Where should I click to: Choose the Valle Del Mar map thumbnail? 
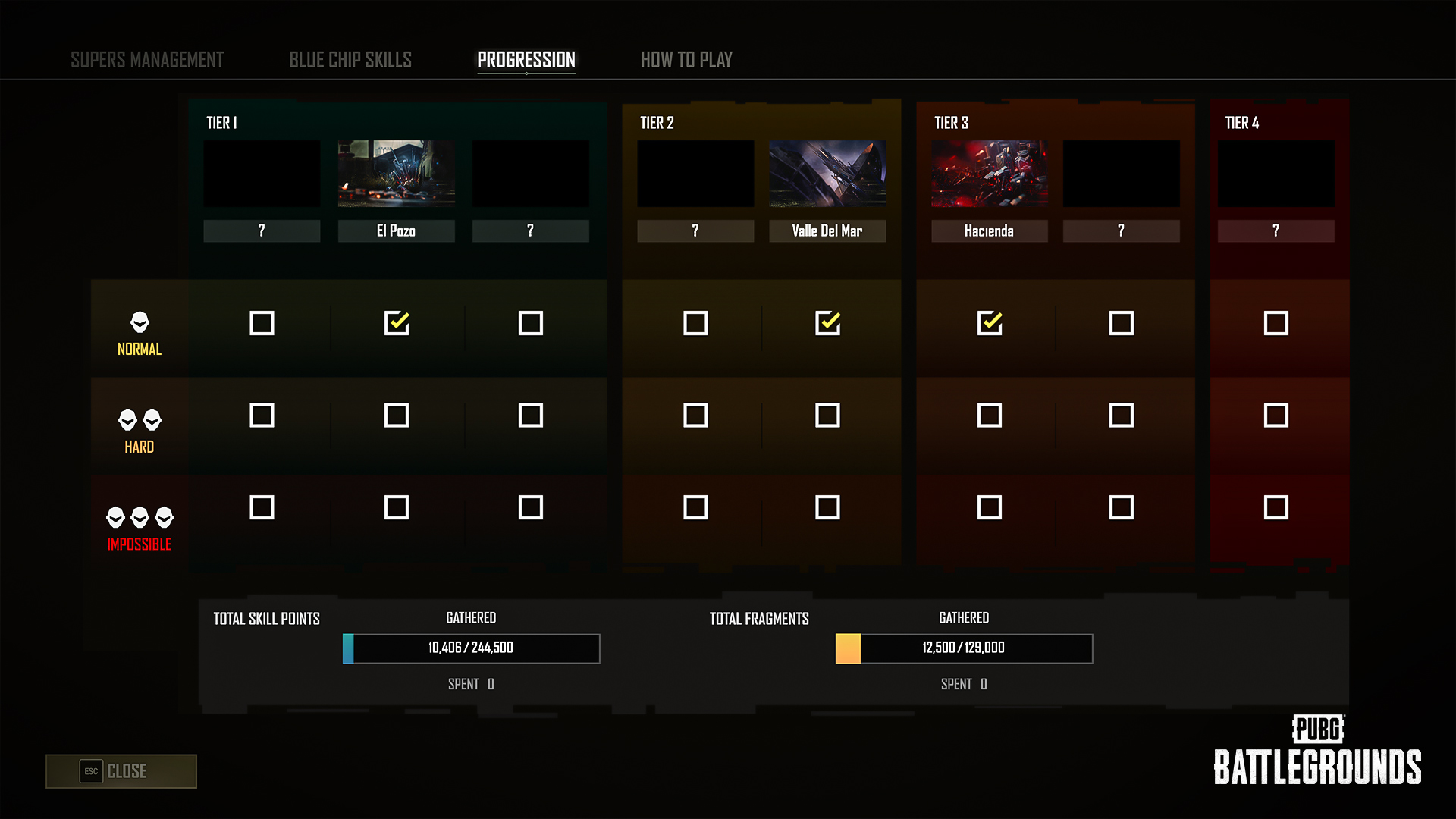tap(827, 174)
